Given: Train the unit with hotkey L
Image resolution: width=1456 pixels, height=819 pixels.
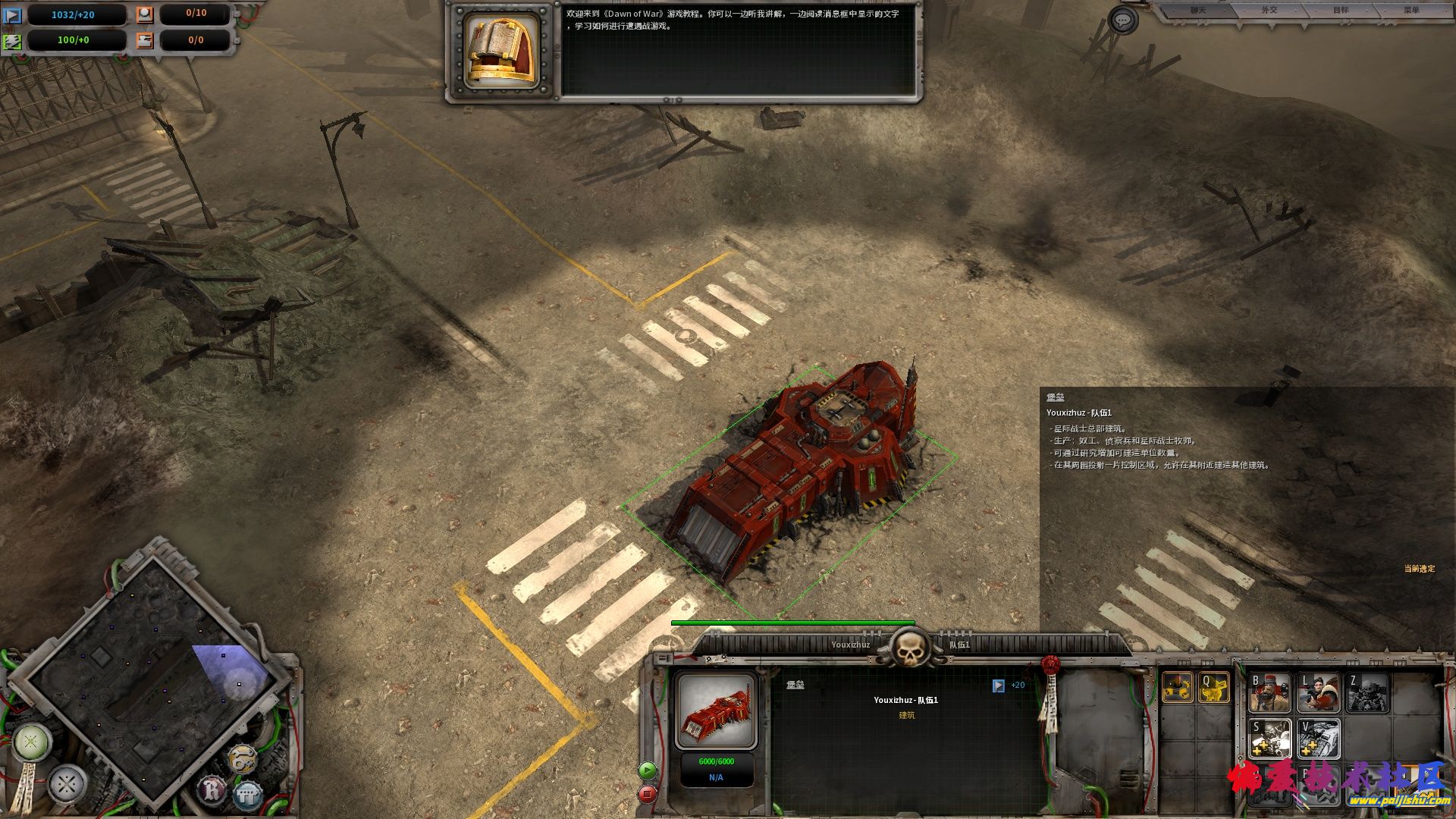Looking at the screenshot, I should tap(1318, 692).
